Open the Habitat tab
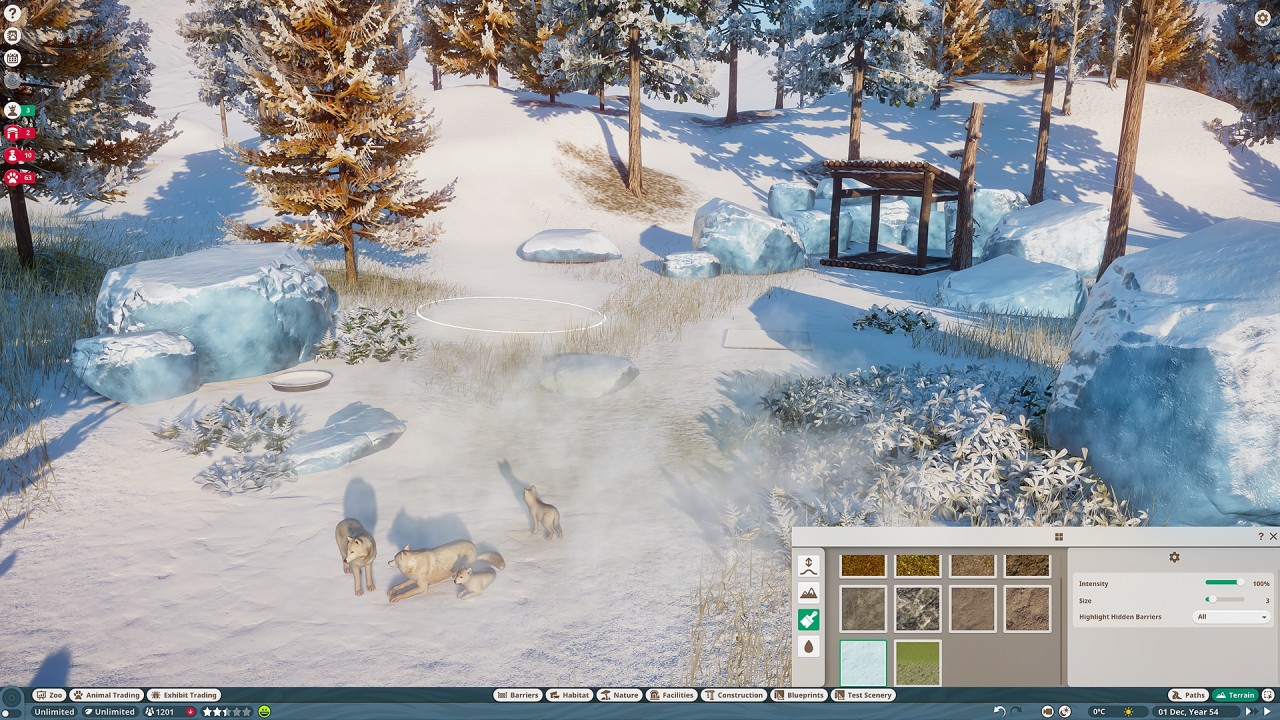1280x720 pixels. coord(569,695)
